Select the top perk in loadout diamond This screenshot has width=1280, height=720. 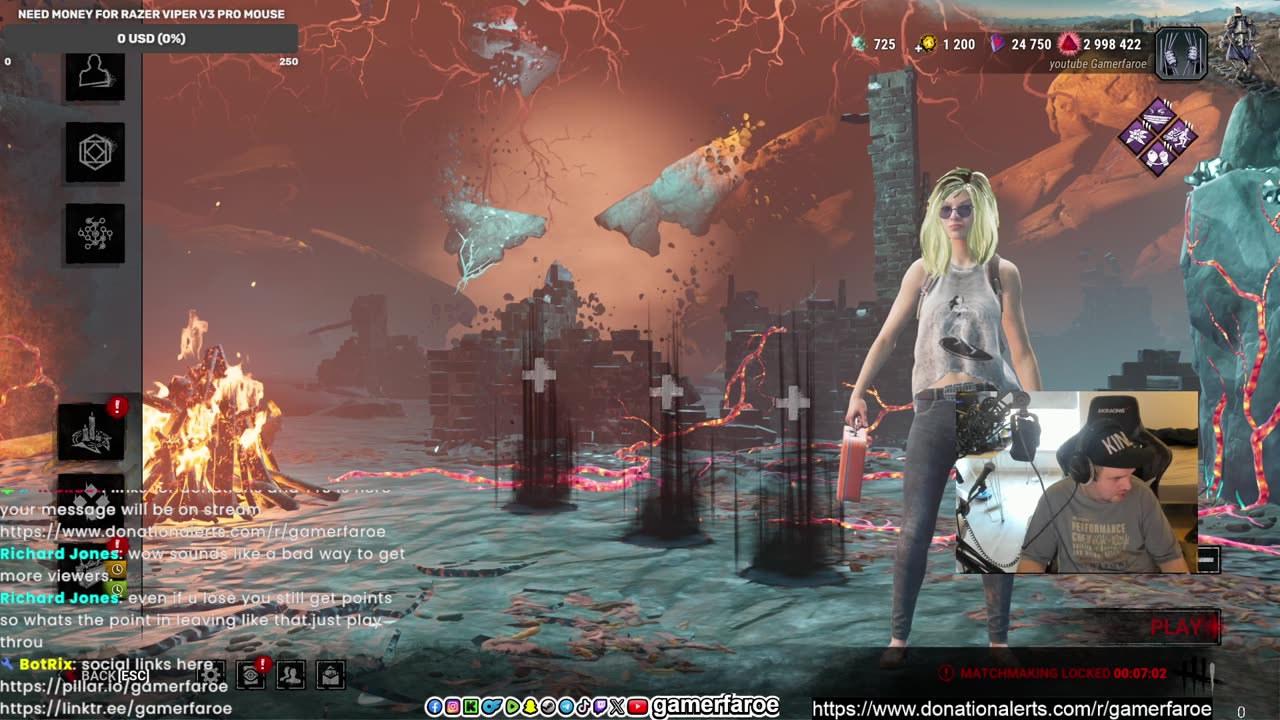(x=1158, y=114)
